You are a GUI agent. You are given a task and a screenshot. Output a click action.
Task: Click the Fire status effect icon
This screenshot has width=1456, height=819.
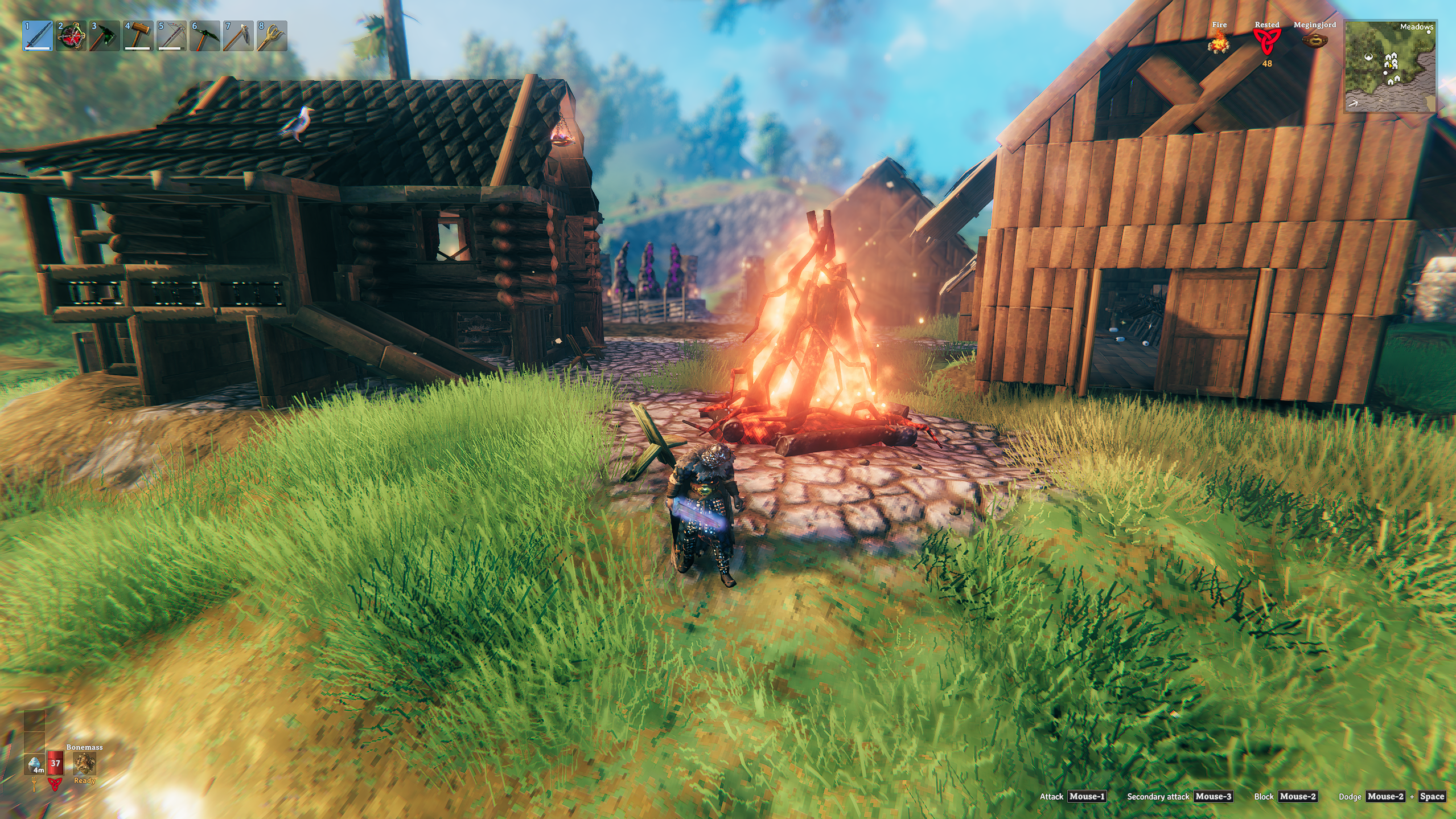coord(1219,42)
